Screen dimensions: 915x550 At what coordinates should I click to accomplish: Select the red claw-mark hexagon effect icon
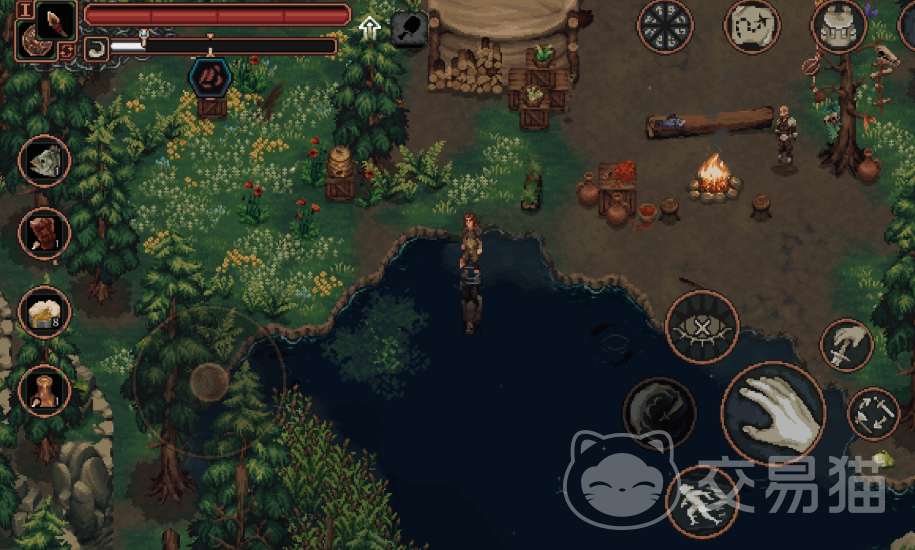(210, 76)
